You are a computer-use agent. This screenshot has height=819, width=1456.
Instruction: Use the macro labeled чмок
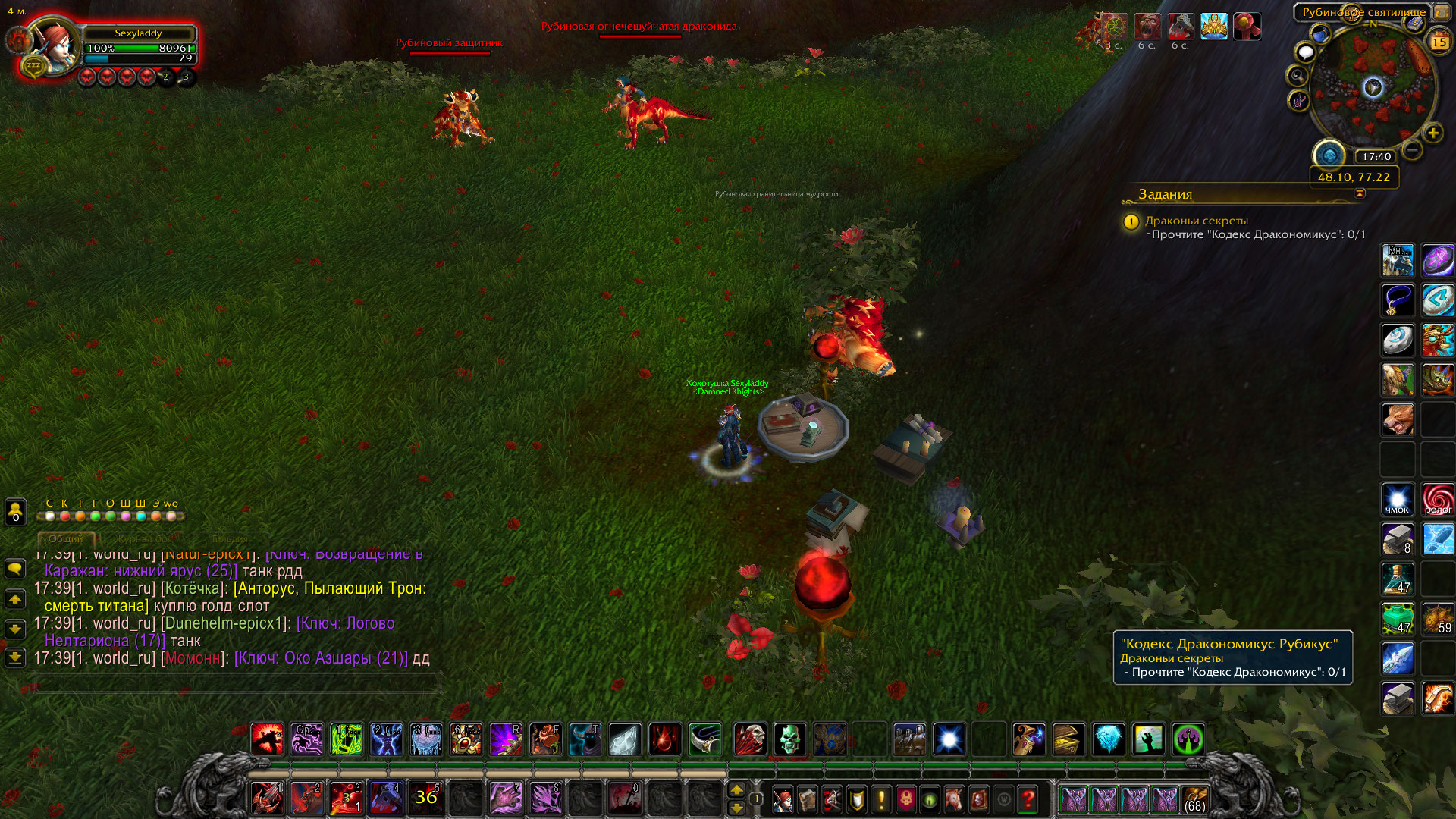click(1397, 500)
